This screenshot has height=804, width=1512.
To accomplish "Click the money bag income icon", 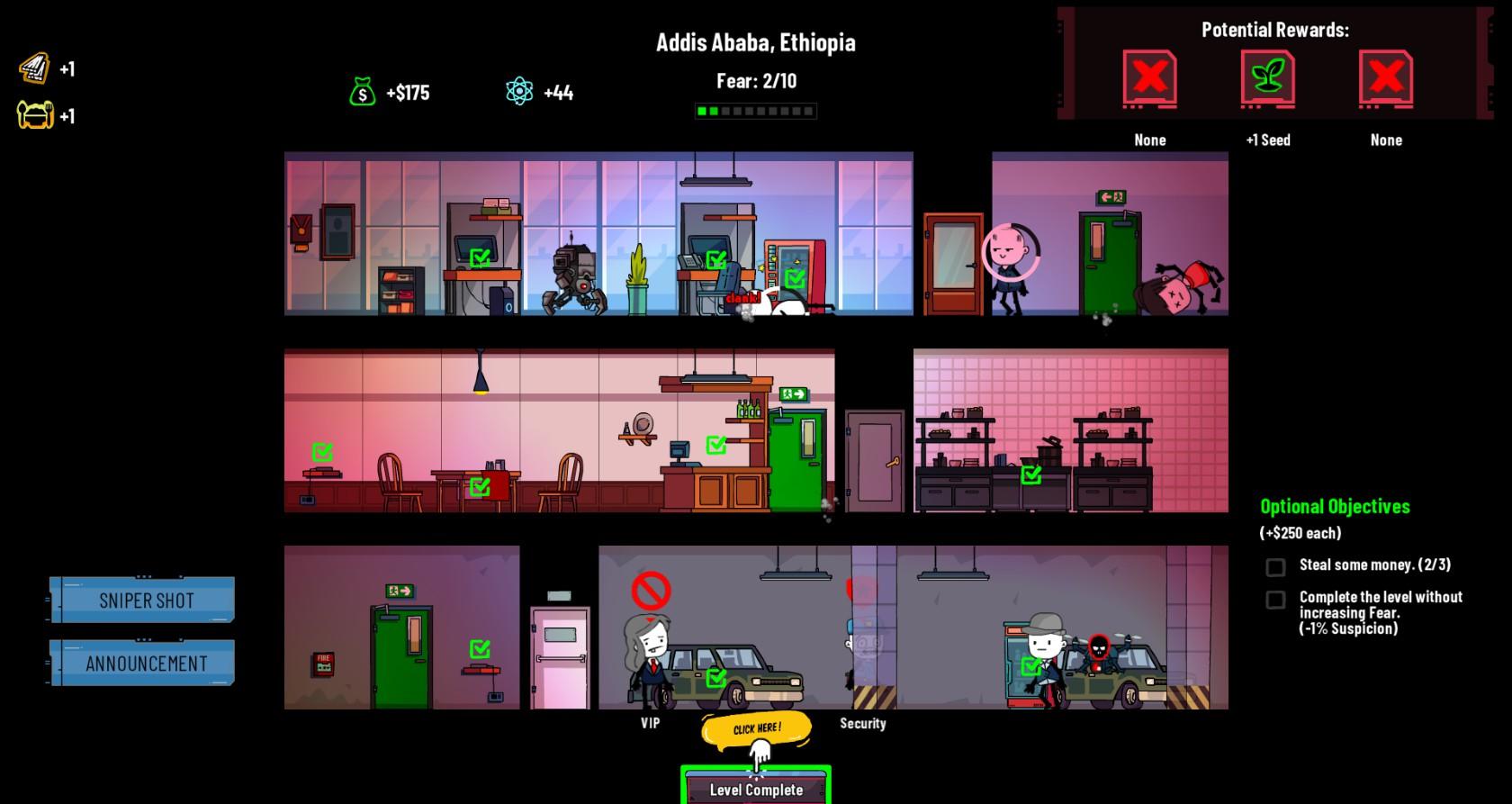I will [361, 90].
